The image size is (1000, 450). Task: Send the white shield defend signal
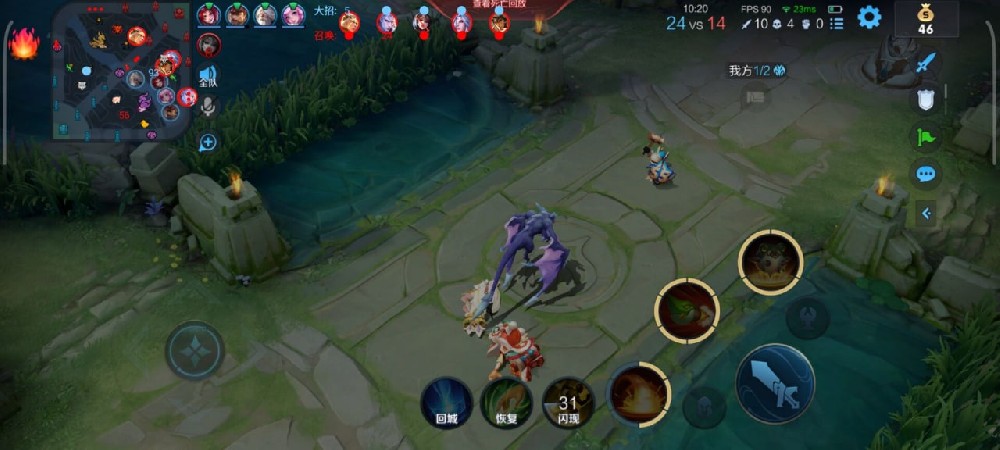pos(926,99)
